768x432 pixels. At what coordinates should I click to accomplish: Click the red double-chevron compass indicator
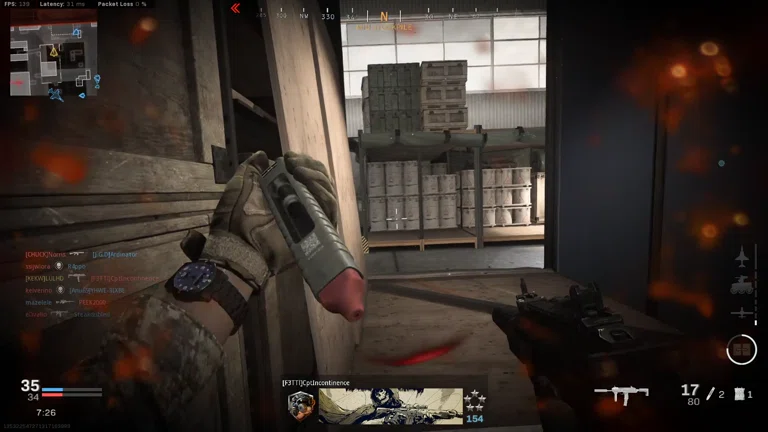tap(236, 8)
